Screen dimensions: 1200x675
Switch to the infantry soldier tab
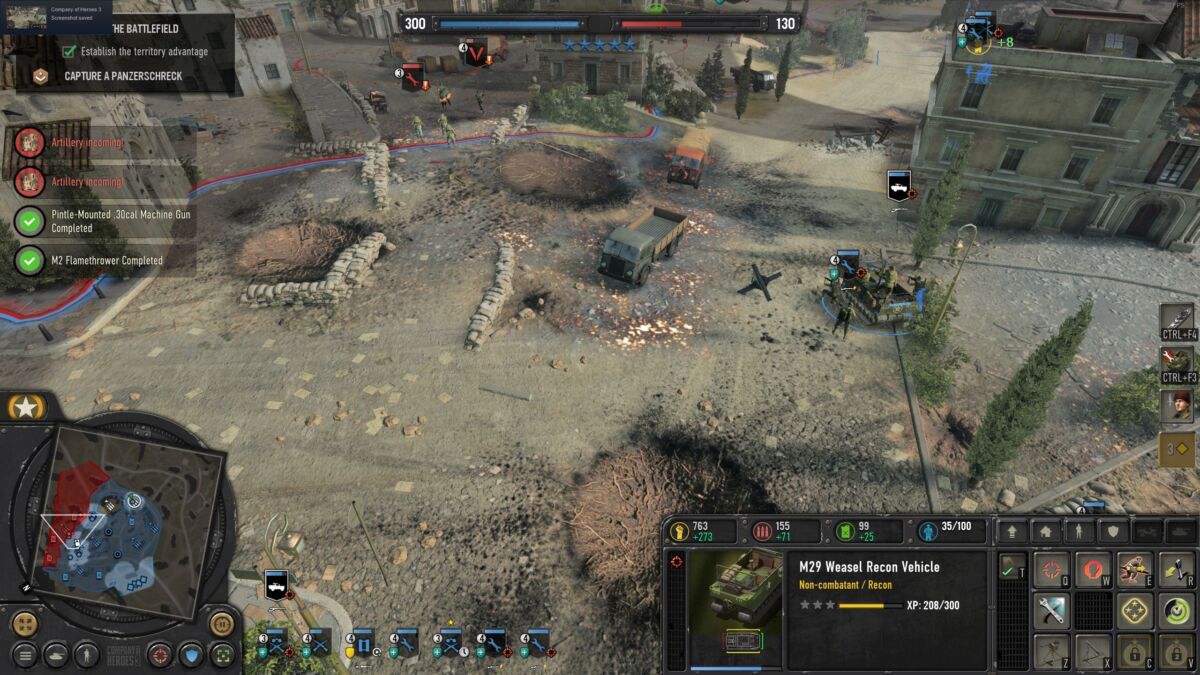click(x=1078, y=531)
